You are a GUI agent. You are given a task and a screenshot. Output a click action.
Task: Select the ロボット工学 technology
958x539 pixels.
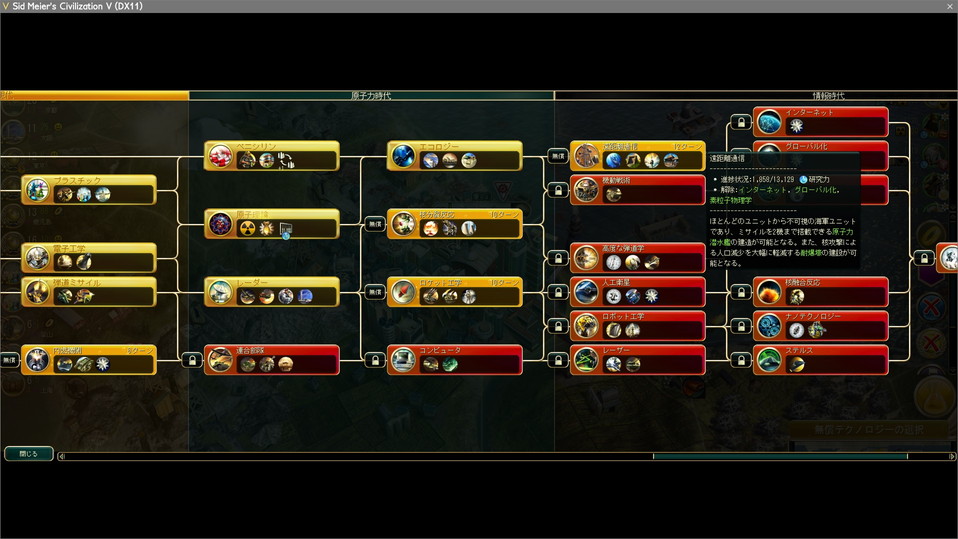[638, 325]
